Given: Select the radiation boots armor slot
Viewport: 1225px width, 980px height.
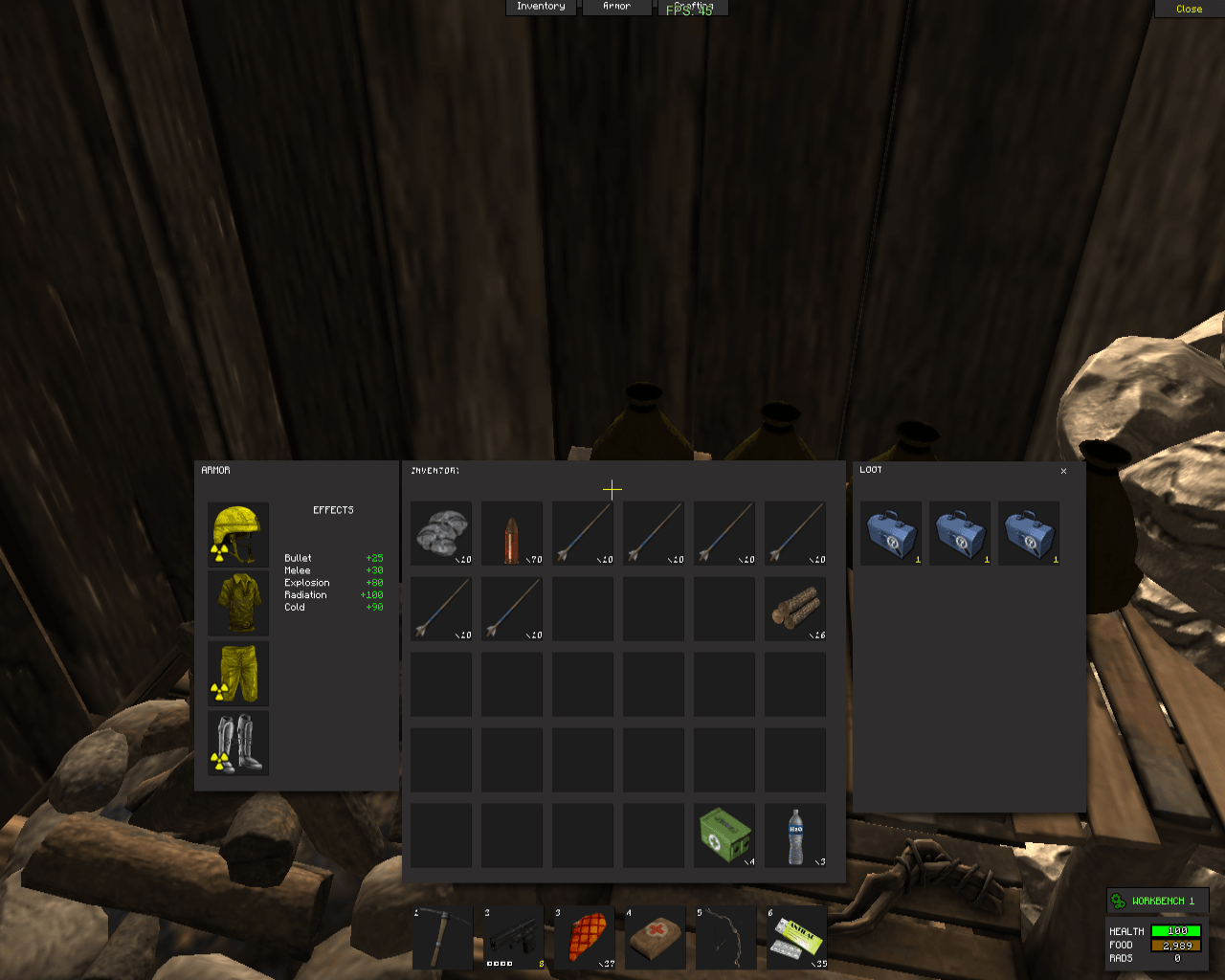Looking at the screenshot, I should tap(238, 743).
